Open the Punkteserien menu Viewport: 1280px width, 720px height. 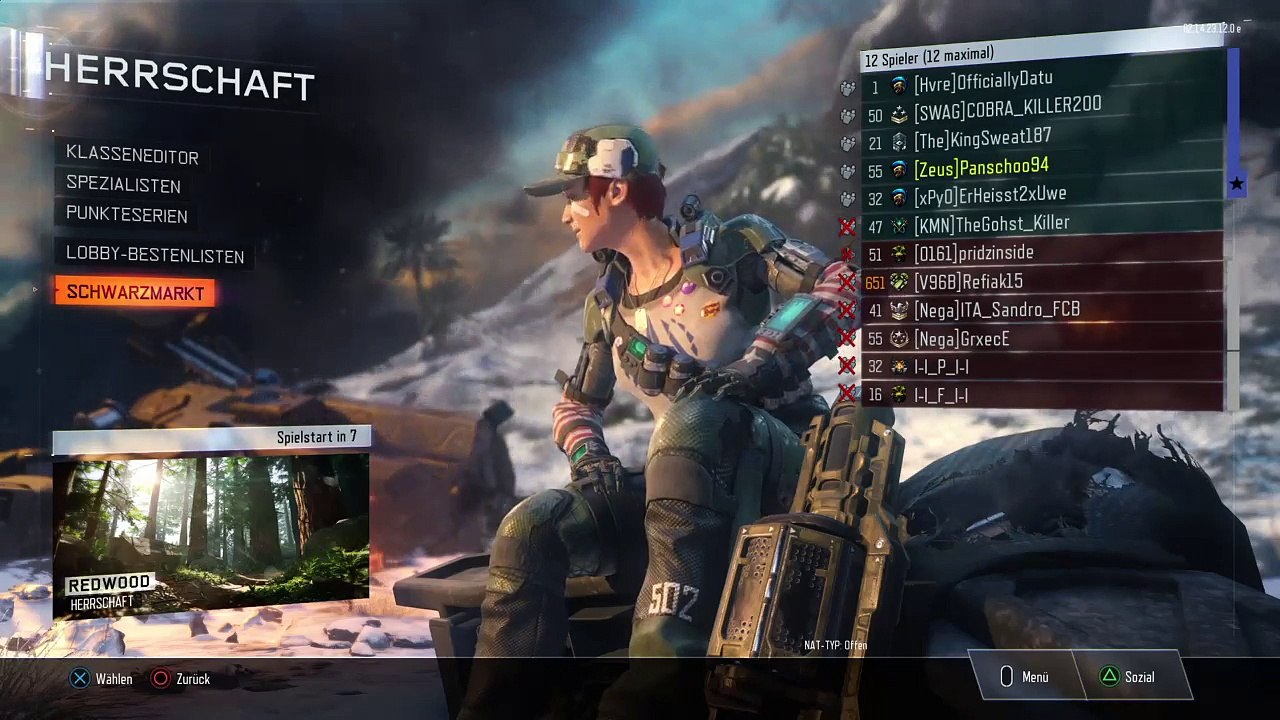click(x=126, y=215)
